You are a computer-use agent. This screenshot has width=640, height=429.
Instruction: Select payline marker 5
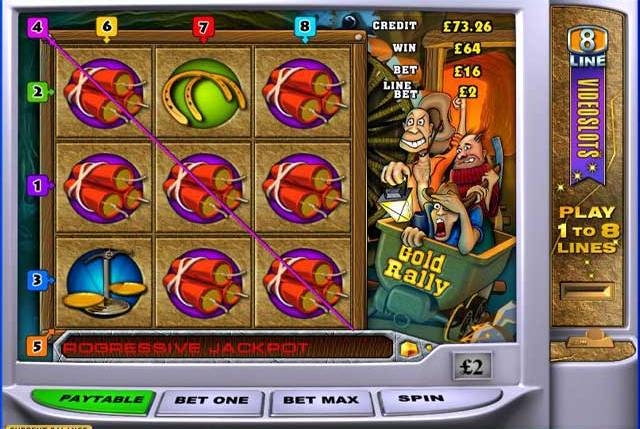click(37, 347)
